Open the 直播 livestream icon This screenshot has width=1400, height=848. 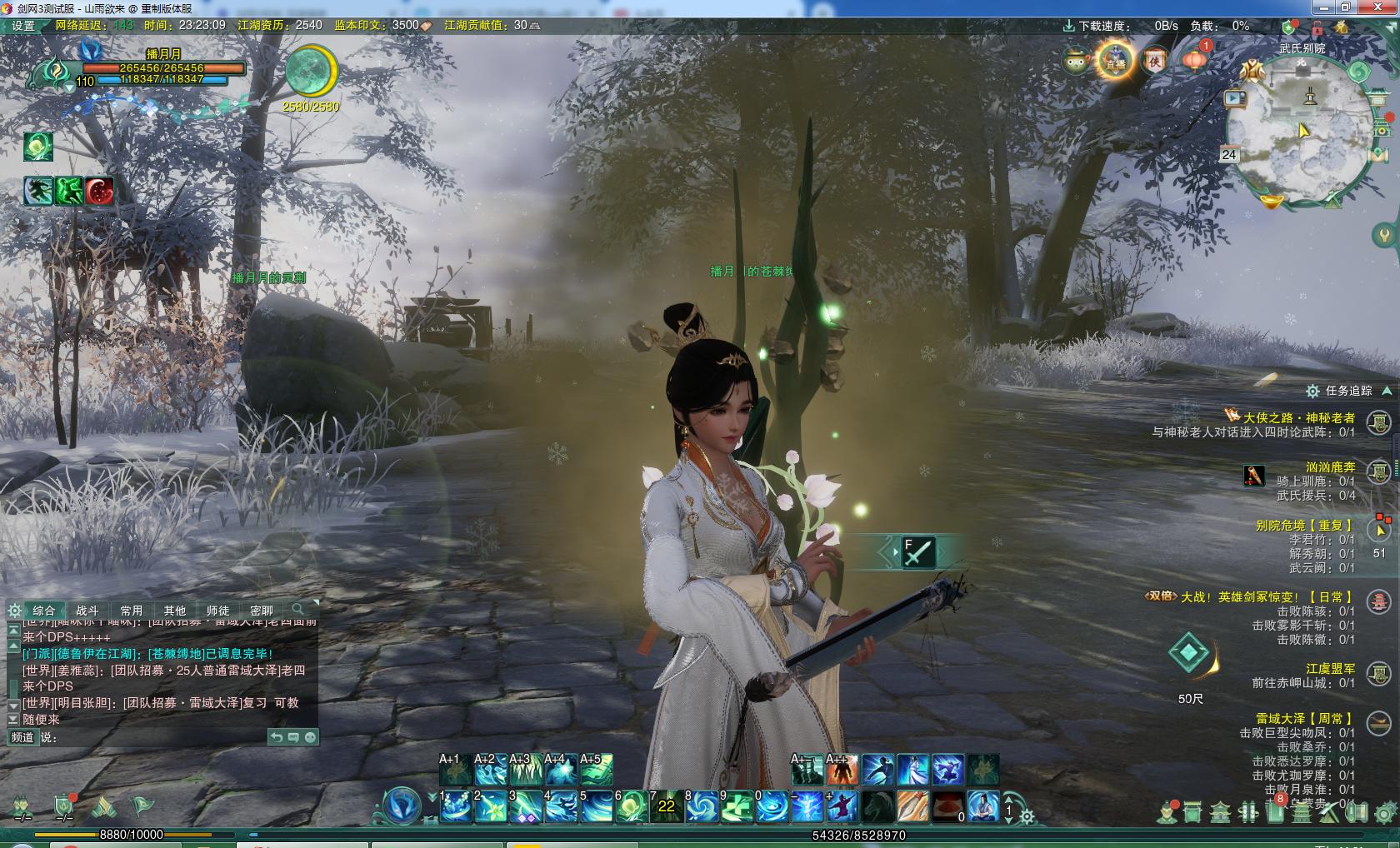1115,61
